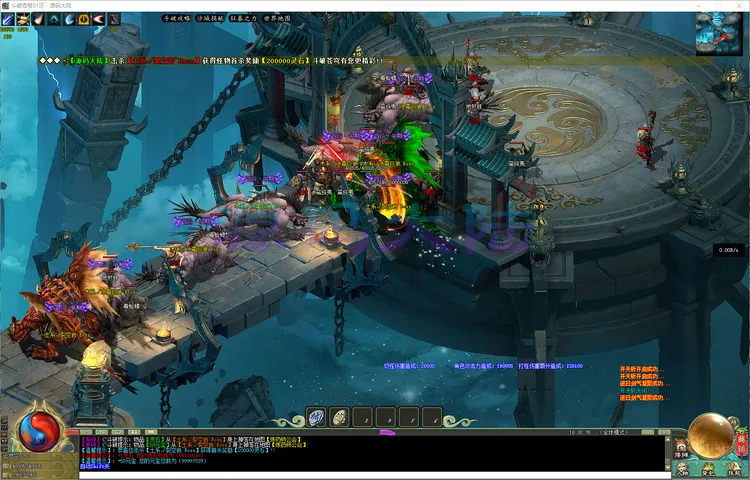Use the blue-white porcelain item in hotbar
Viewport: 750px width, 480px height.
pyautogui.click(x=316, y=417)
